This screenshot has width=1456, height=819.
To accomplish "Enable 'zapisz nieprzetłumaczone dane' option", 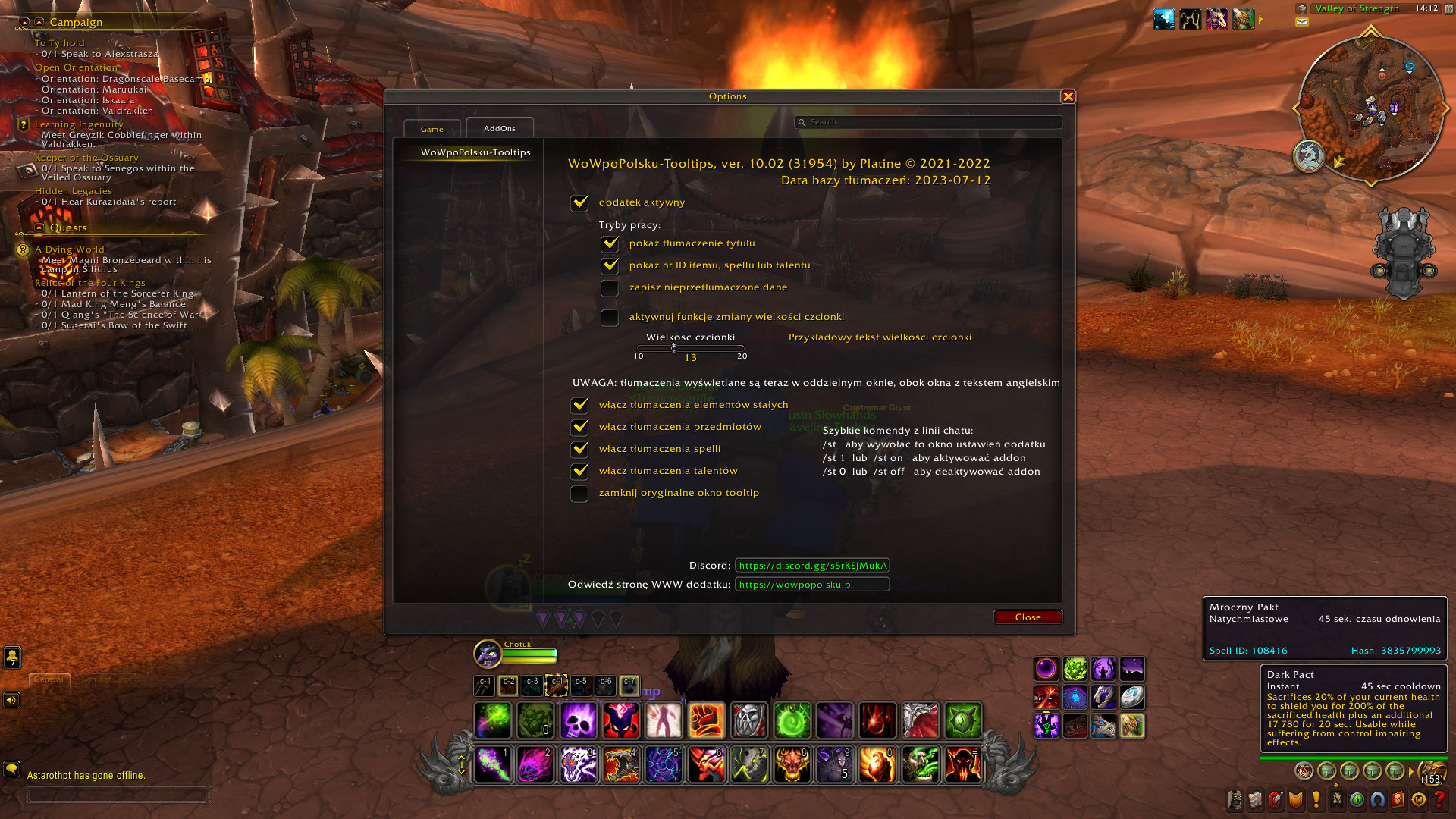I will (x=610, y=288).
